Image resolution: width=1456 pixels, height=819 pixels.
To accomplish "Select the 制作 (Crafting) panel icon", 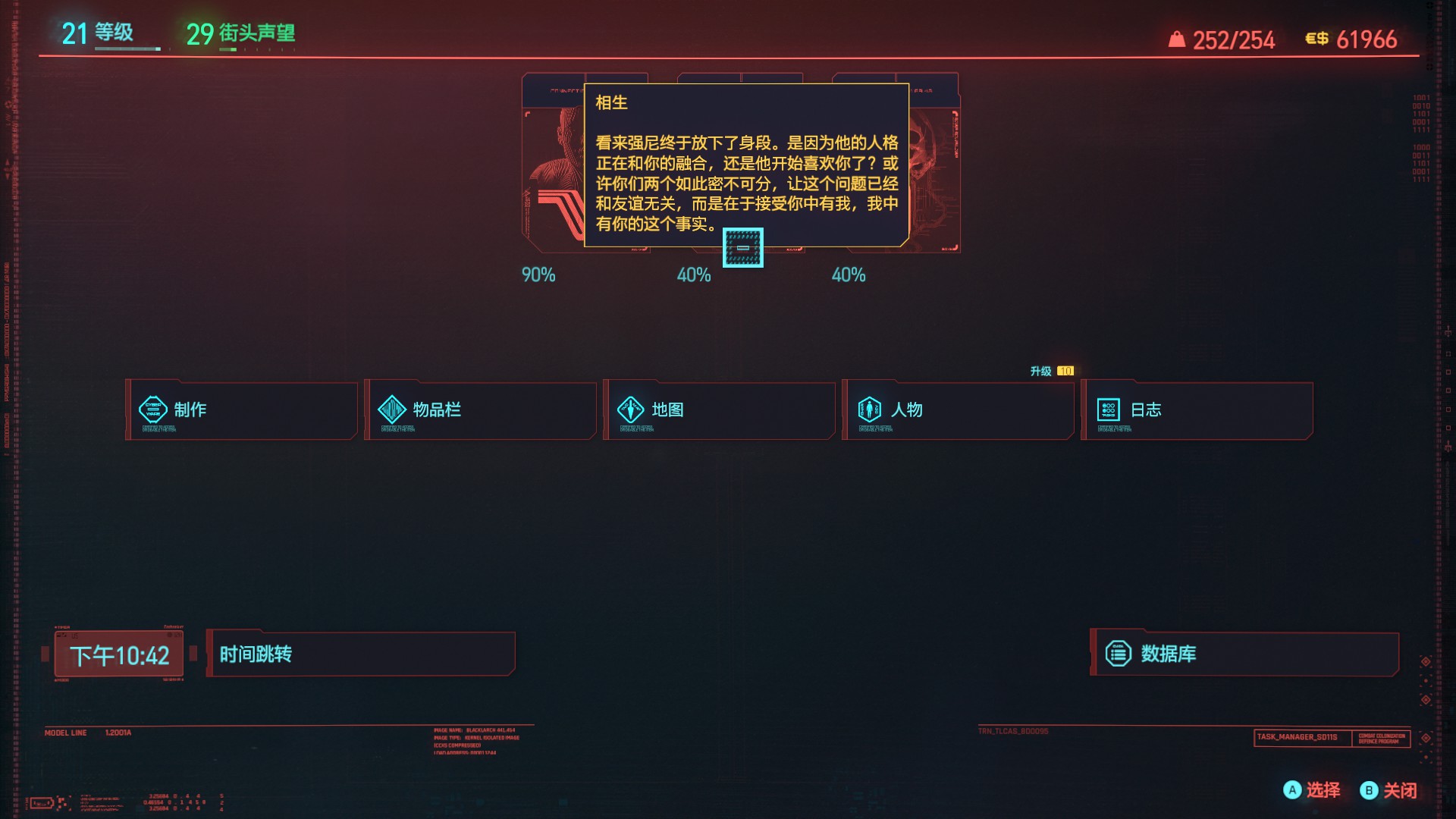I will [153, 409].
